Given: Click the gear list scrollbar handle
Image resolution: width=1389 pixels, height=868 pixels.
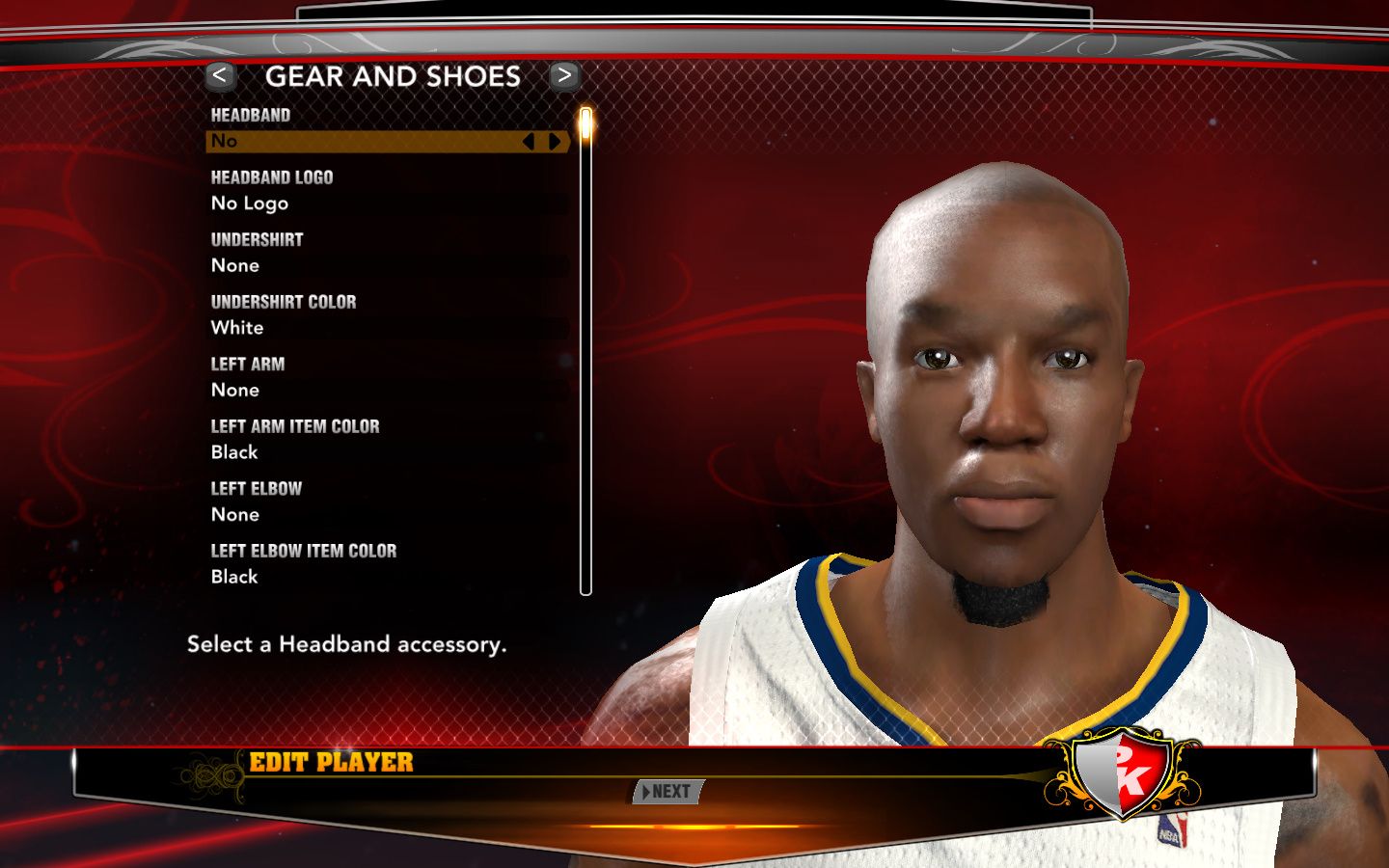Looking at the screenshot, I should coord(586,126).
